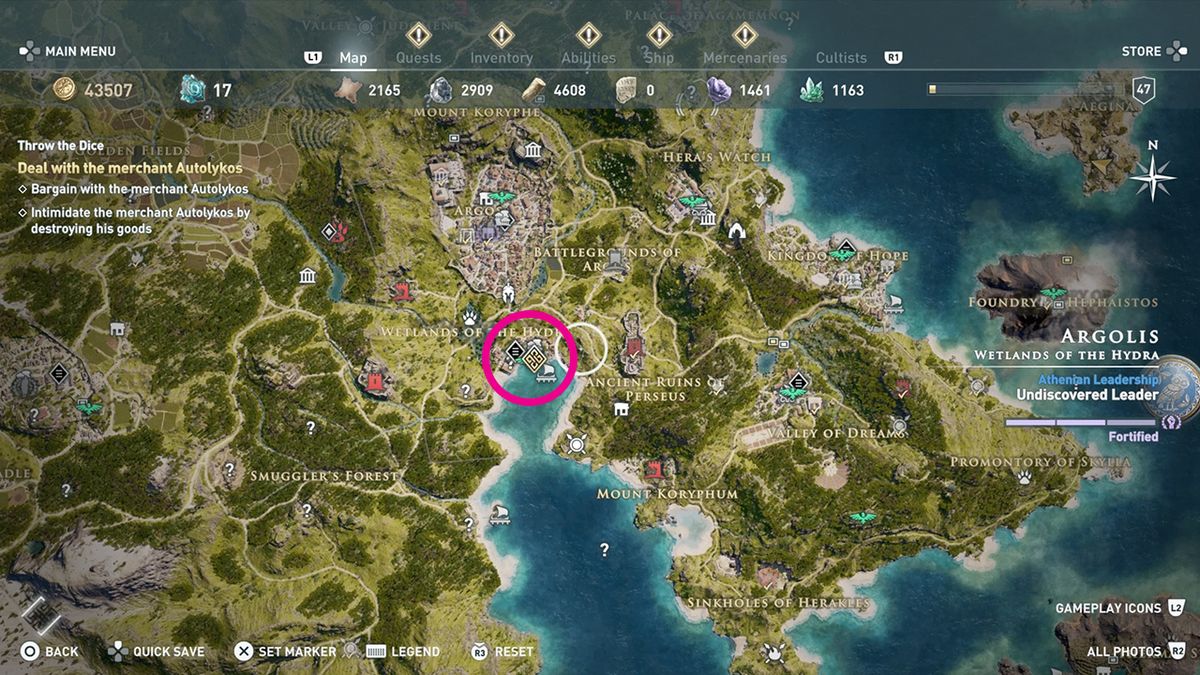Viewport: 1200px width, 675px height.
Task: Select the Throw the Dice quest tracker
Action: 60,146
